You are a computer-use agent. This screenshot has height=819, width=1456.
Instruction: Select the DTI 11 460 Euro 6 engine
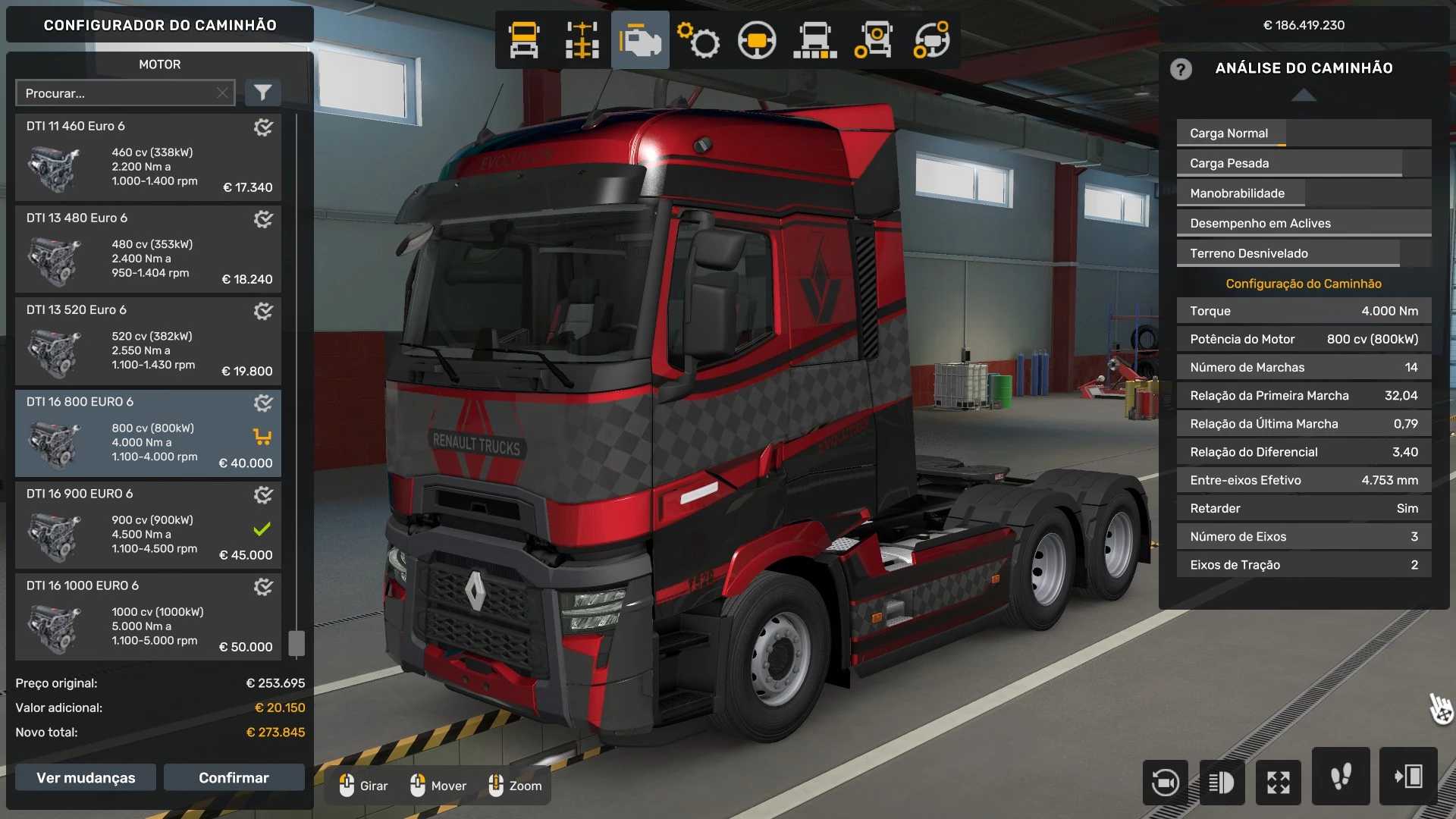[148, 158]
